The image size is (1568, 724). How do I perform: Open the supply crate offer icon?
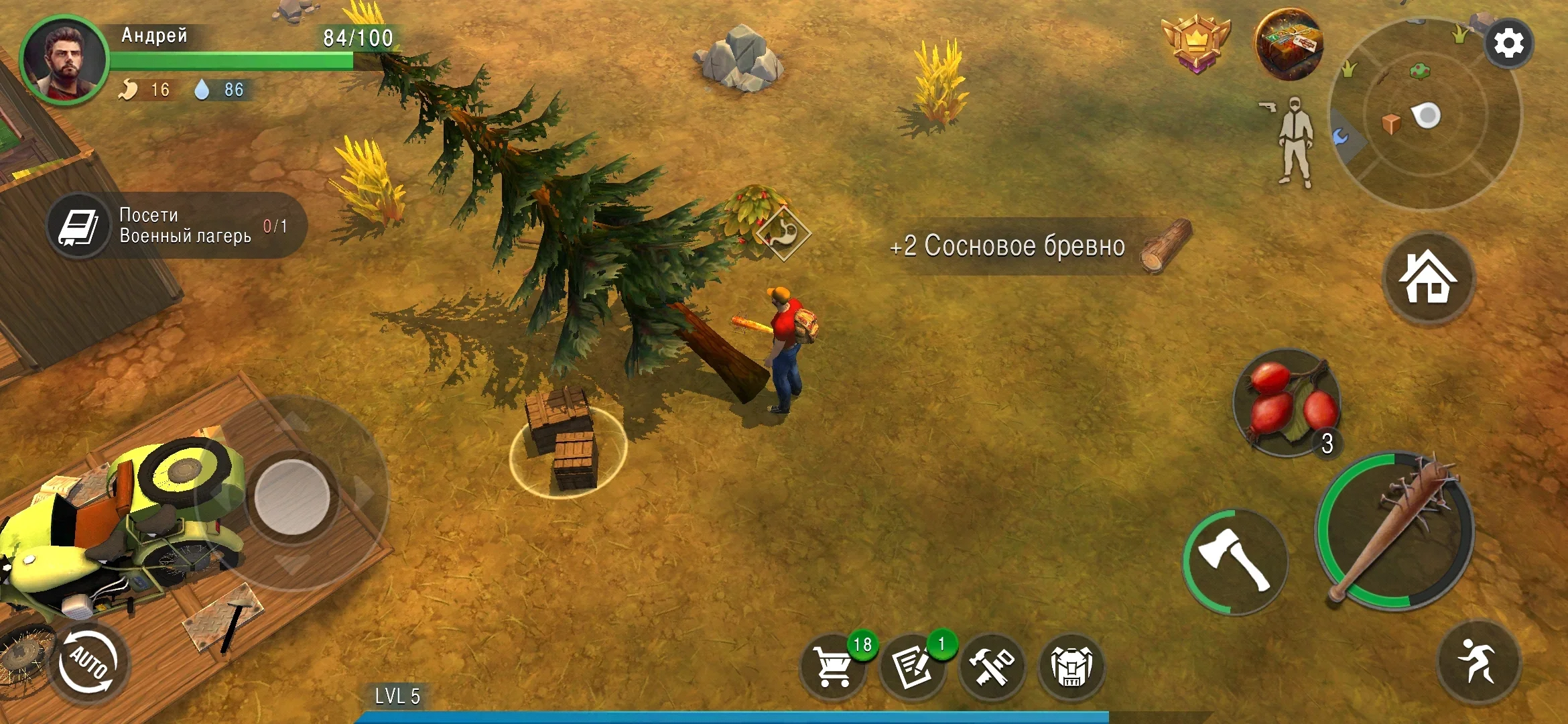(1287, 44)
